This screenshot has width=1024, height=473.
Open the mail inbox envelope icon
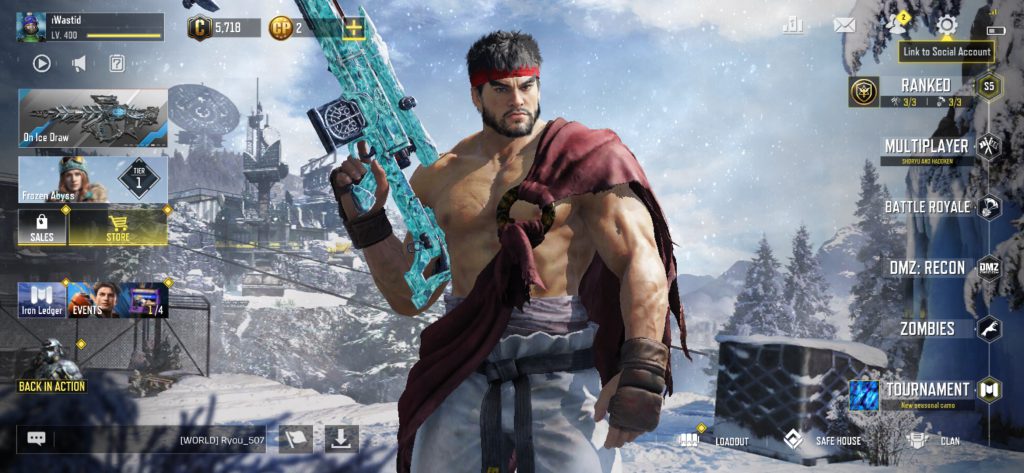click(845, 25)
